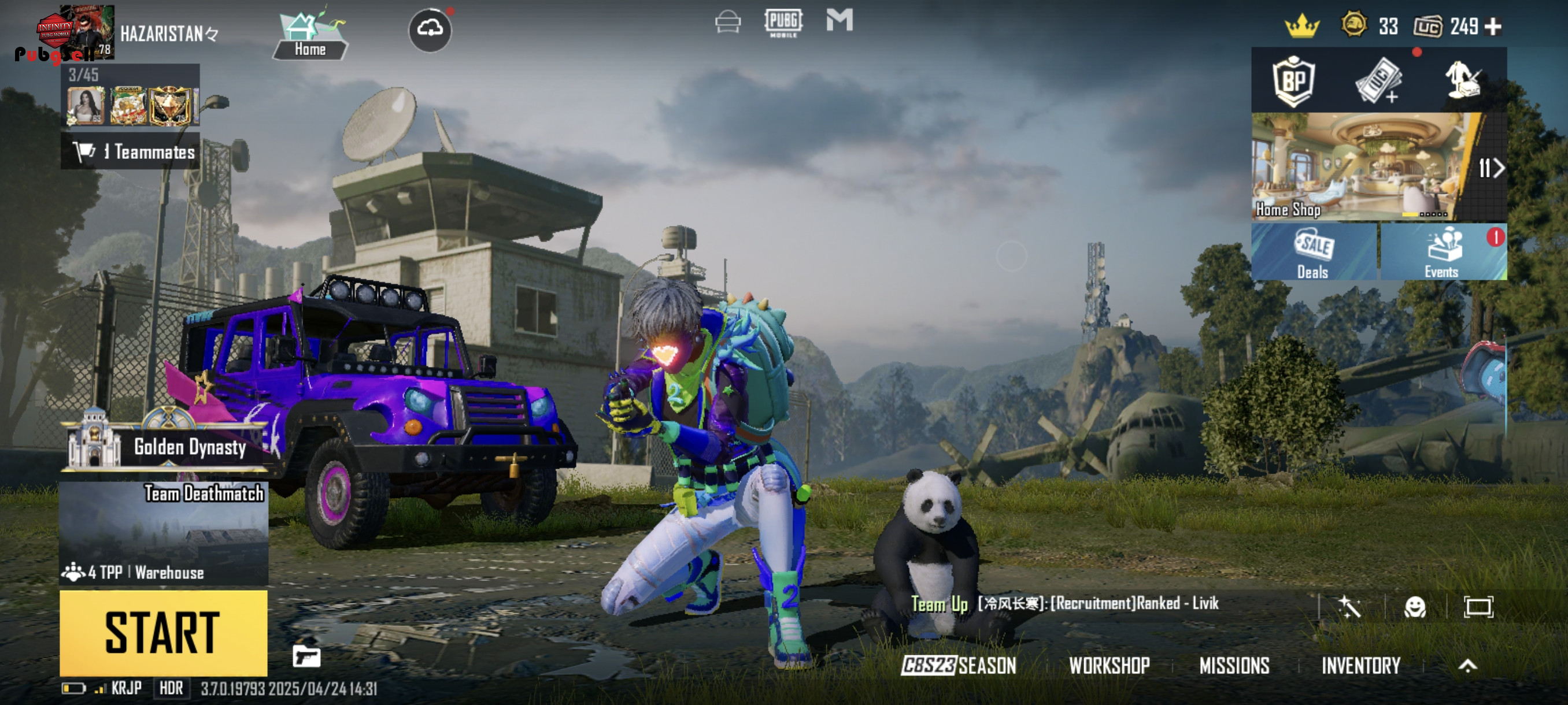Open the Missions menu
Image resolution: width=1568 pixels, height=705 pixels.
1234,666
